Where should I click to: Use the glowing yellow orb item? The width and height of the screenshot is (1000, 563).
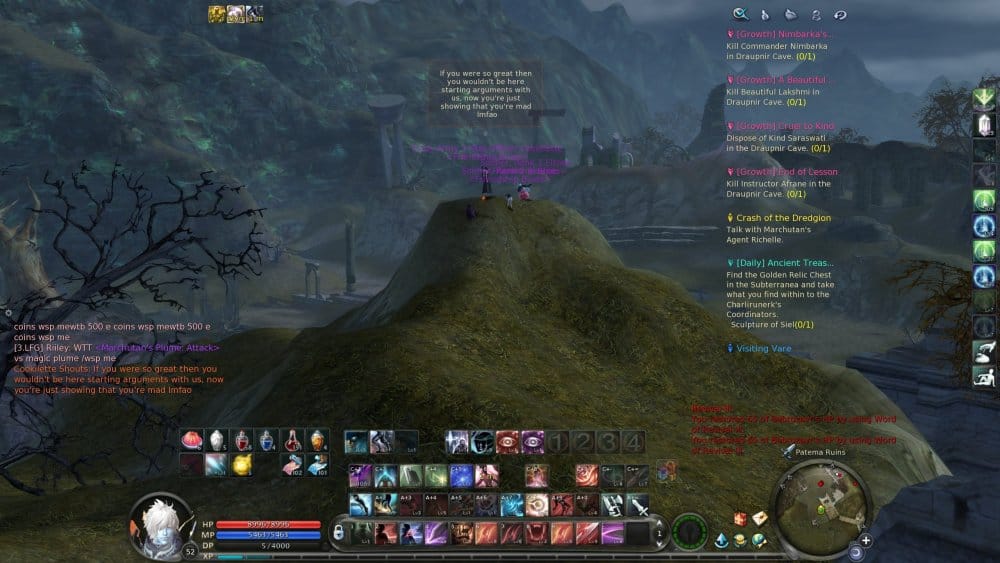pyautogui.click(x=241, y=463)
